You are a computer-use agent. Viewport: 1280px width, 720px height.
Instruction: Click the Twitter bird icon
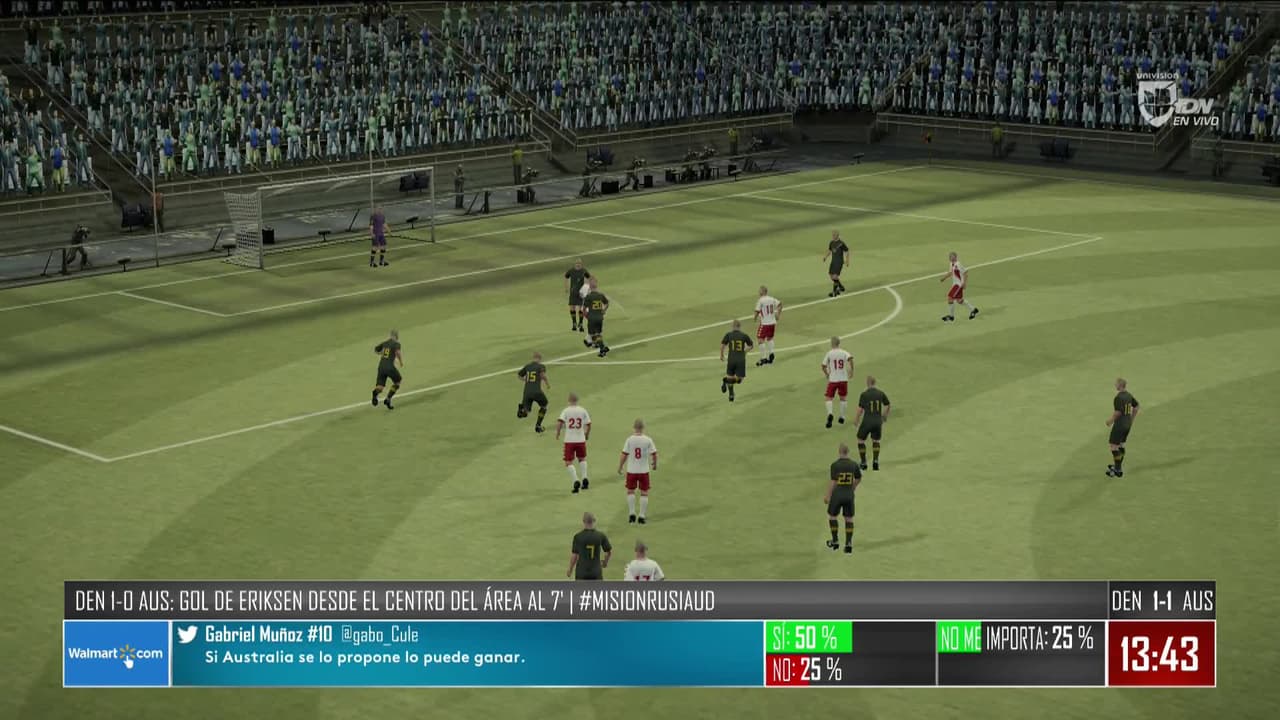coord(187,634)
